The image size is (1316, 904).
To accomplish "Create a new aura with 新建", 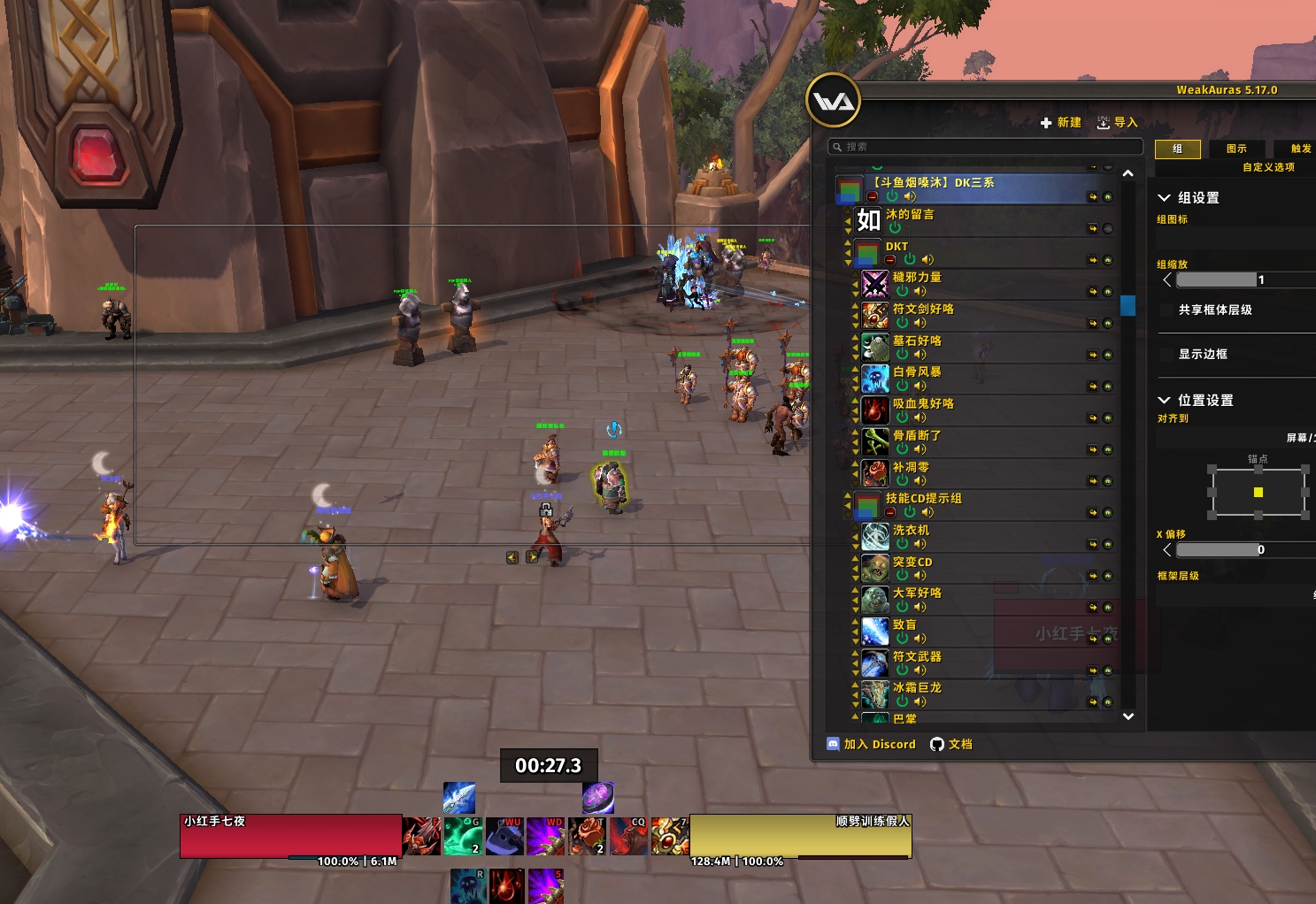I will [1060, 123].
